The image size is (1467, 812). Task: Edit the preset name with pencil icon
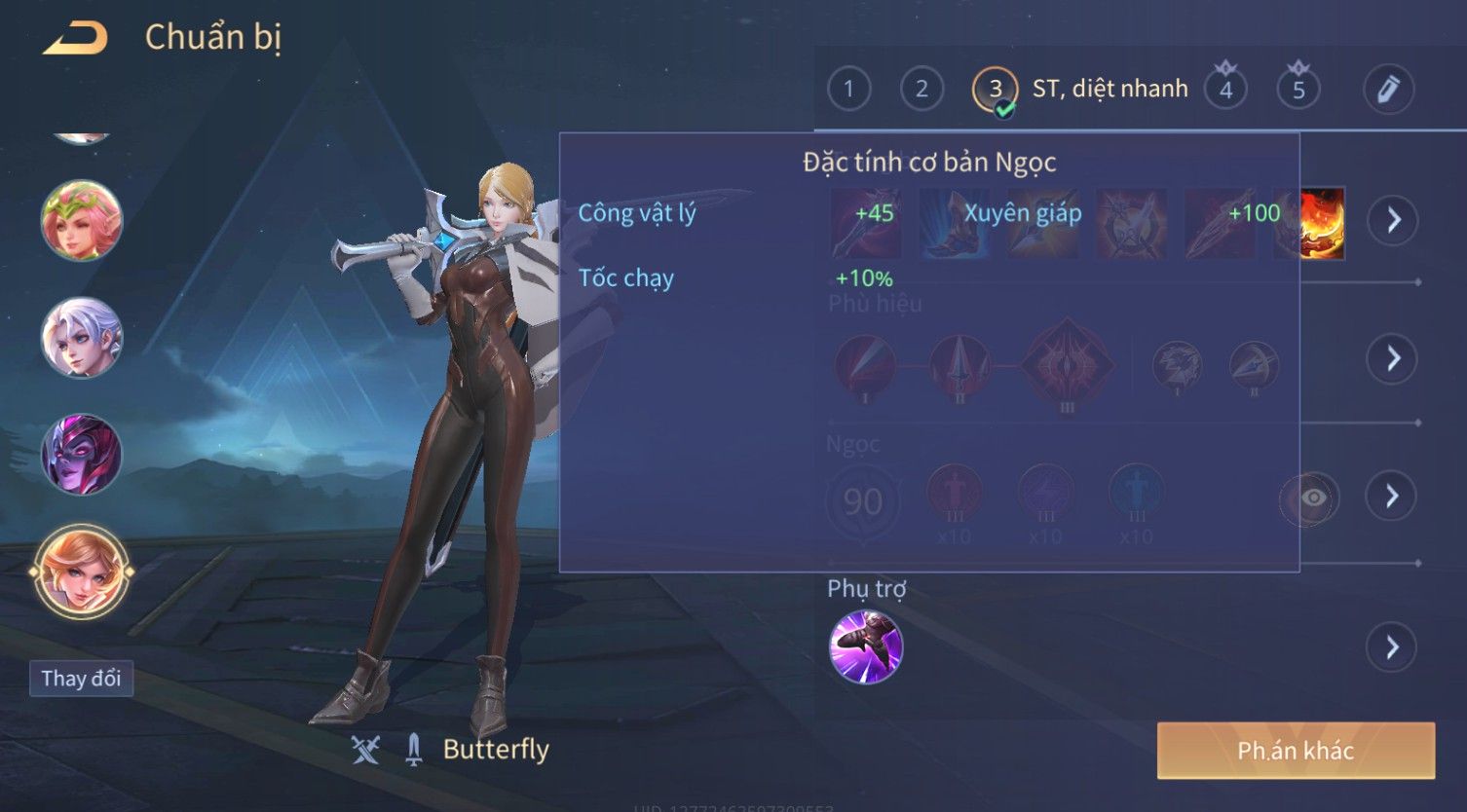pos(1388,90)
